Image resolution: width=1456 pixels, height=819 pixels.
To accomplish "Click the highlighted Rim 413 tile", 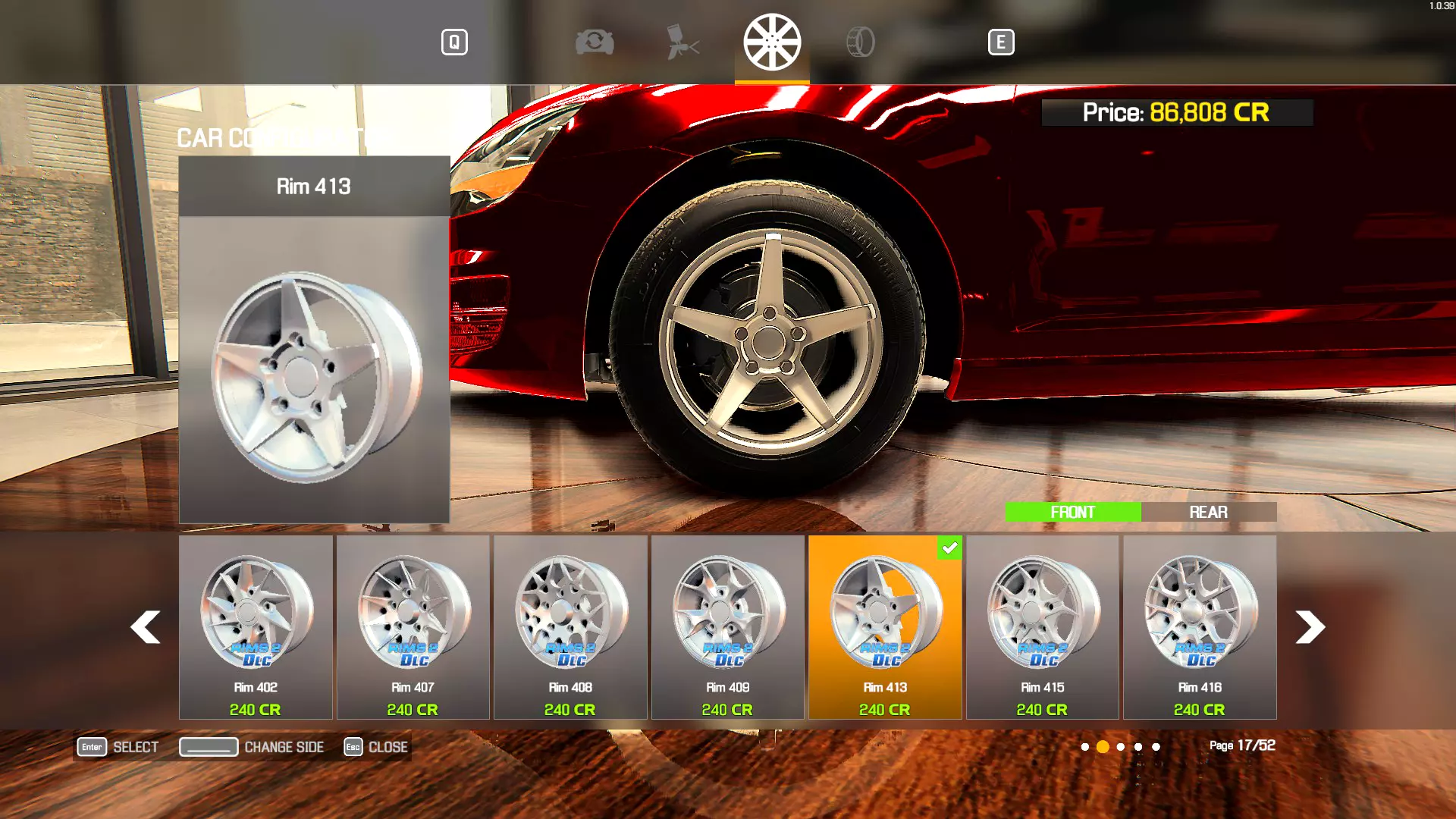I will click(885, 626).
